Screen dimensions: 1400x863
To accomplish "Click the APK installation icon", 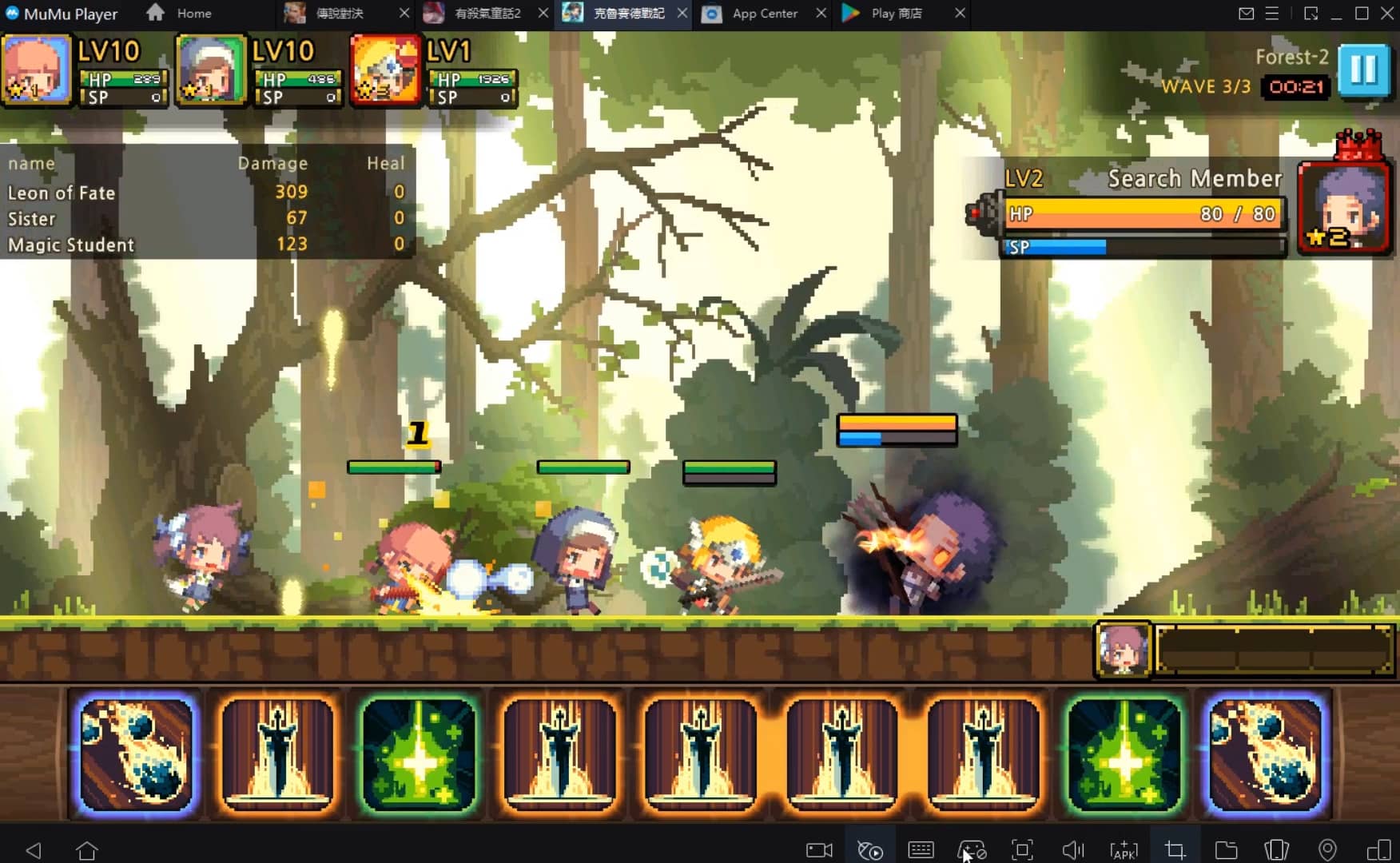I will tap(1125, 849).
